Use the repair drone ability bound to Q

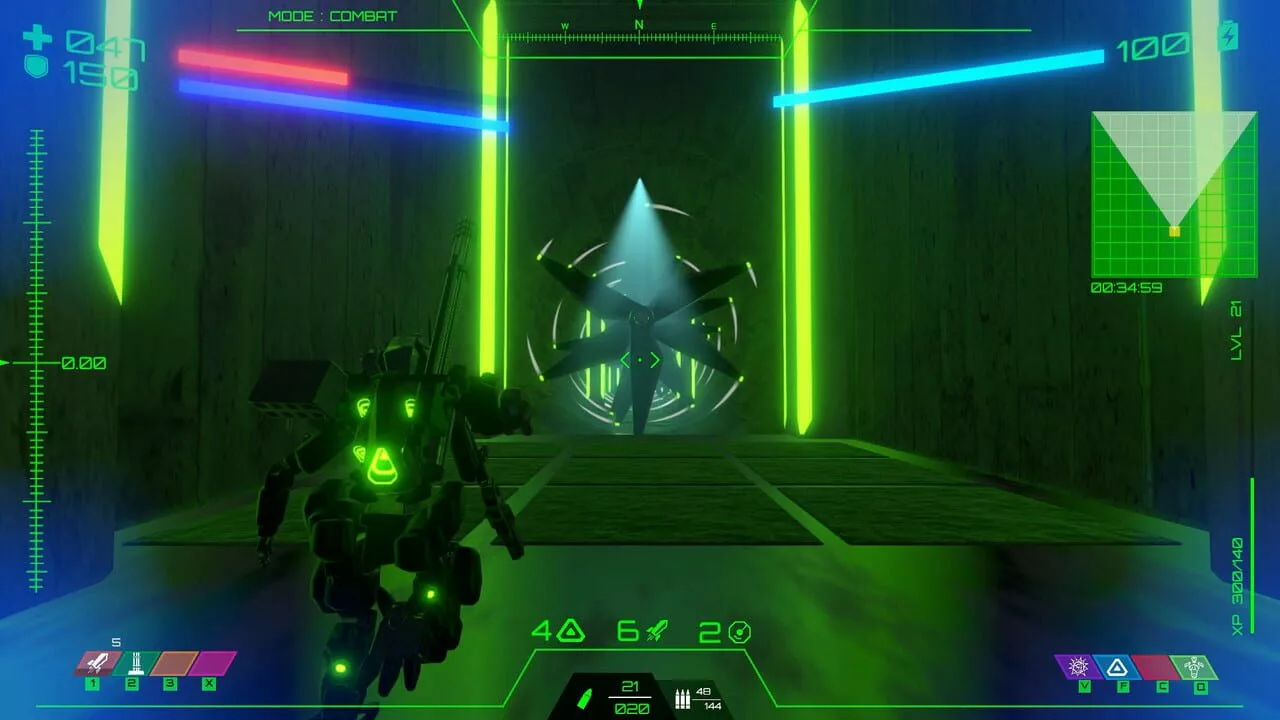[1195, 665]
